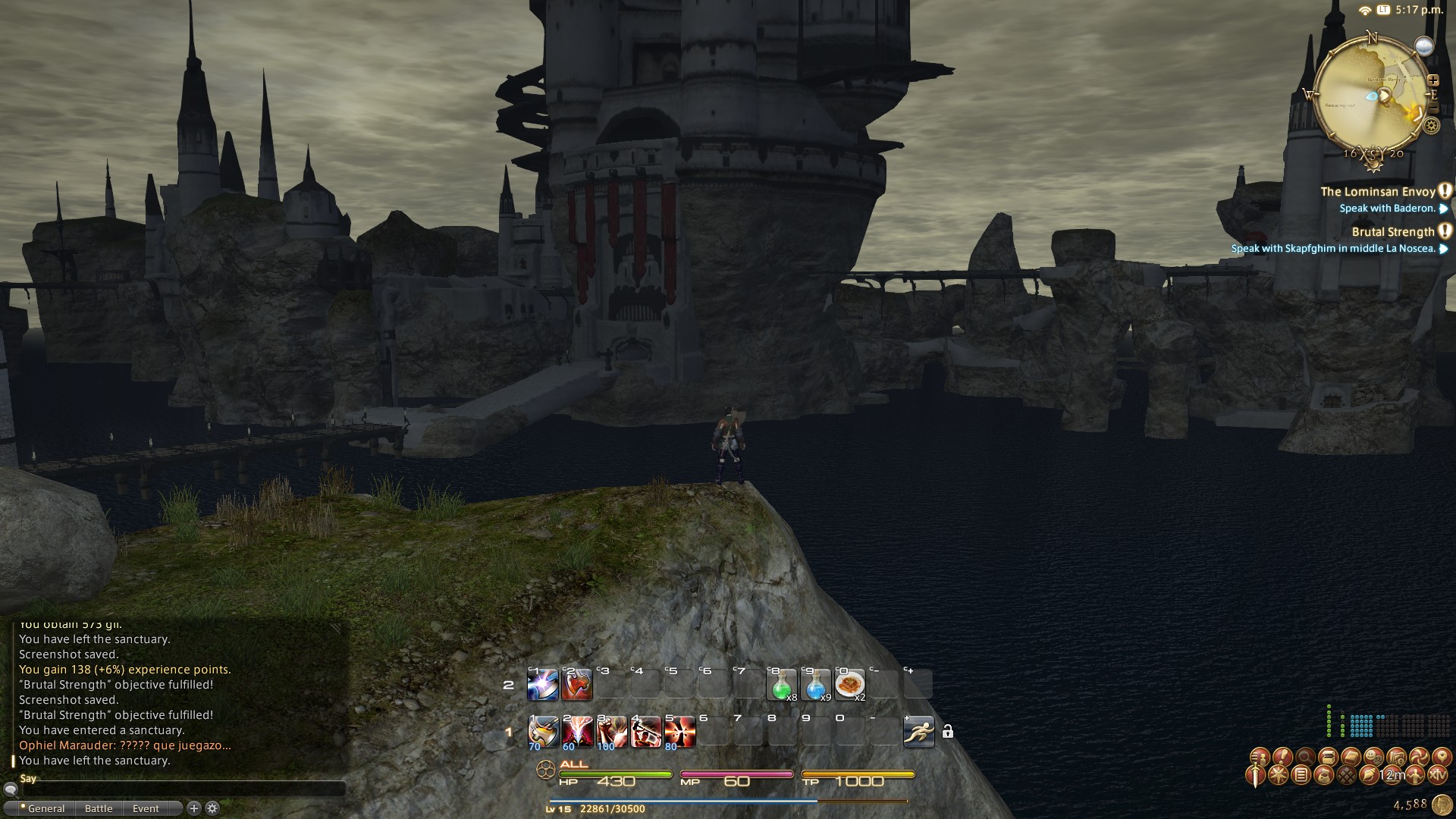
Task: Select The Lominsan Envoy quest tracker
Action: (x=1378, y=192)
